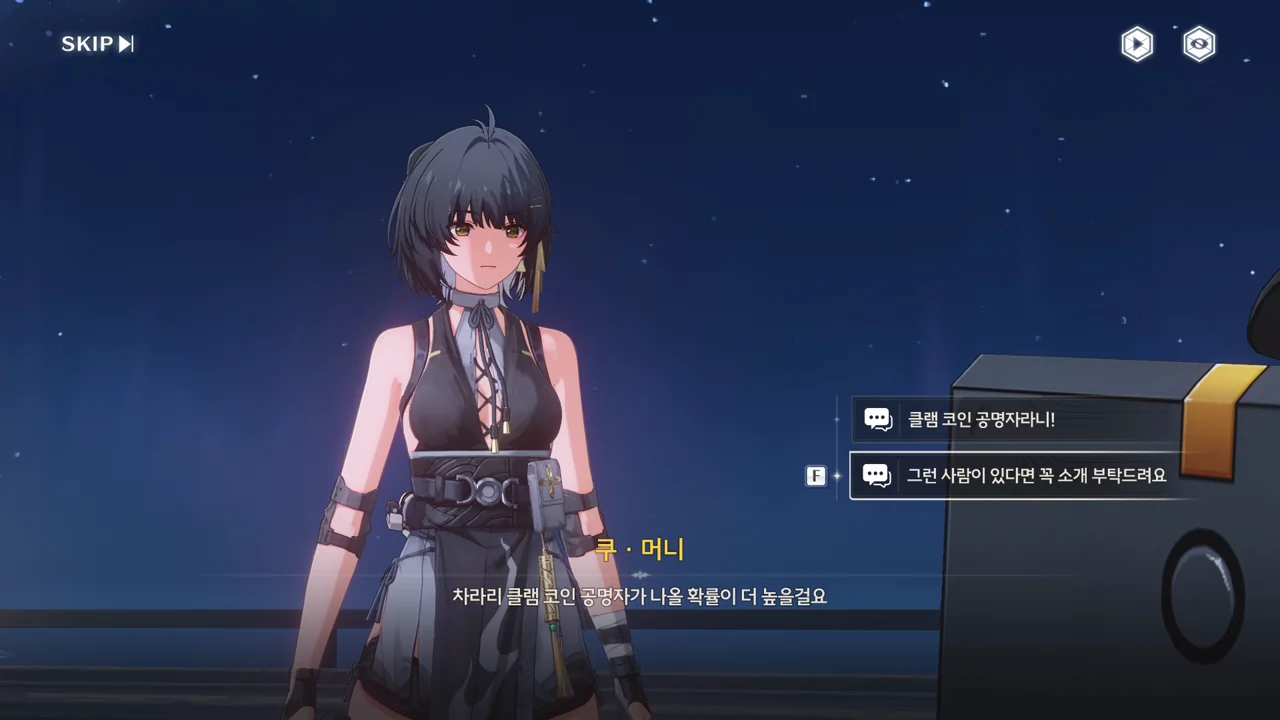The image size is (1280, 720).
Task: Hide the interface with the eye icon
Action: click(1199, 44)
